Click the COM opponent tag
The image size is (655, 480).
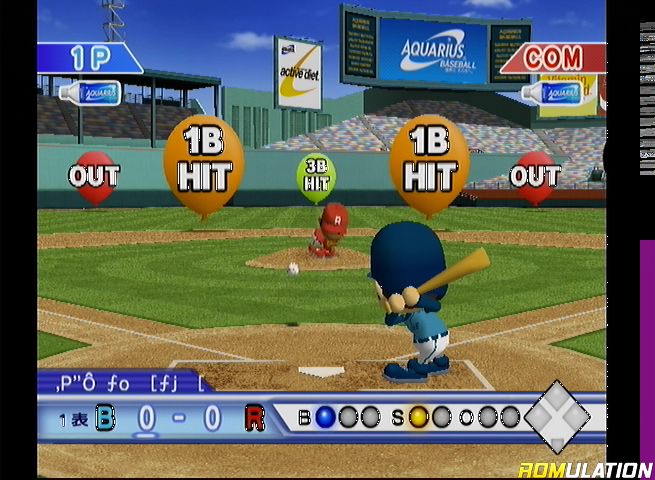551,58
